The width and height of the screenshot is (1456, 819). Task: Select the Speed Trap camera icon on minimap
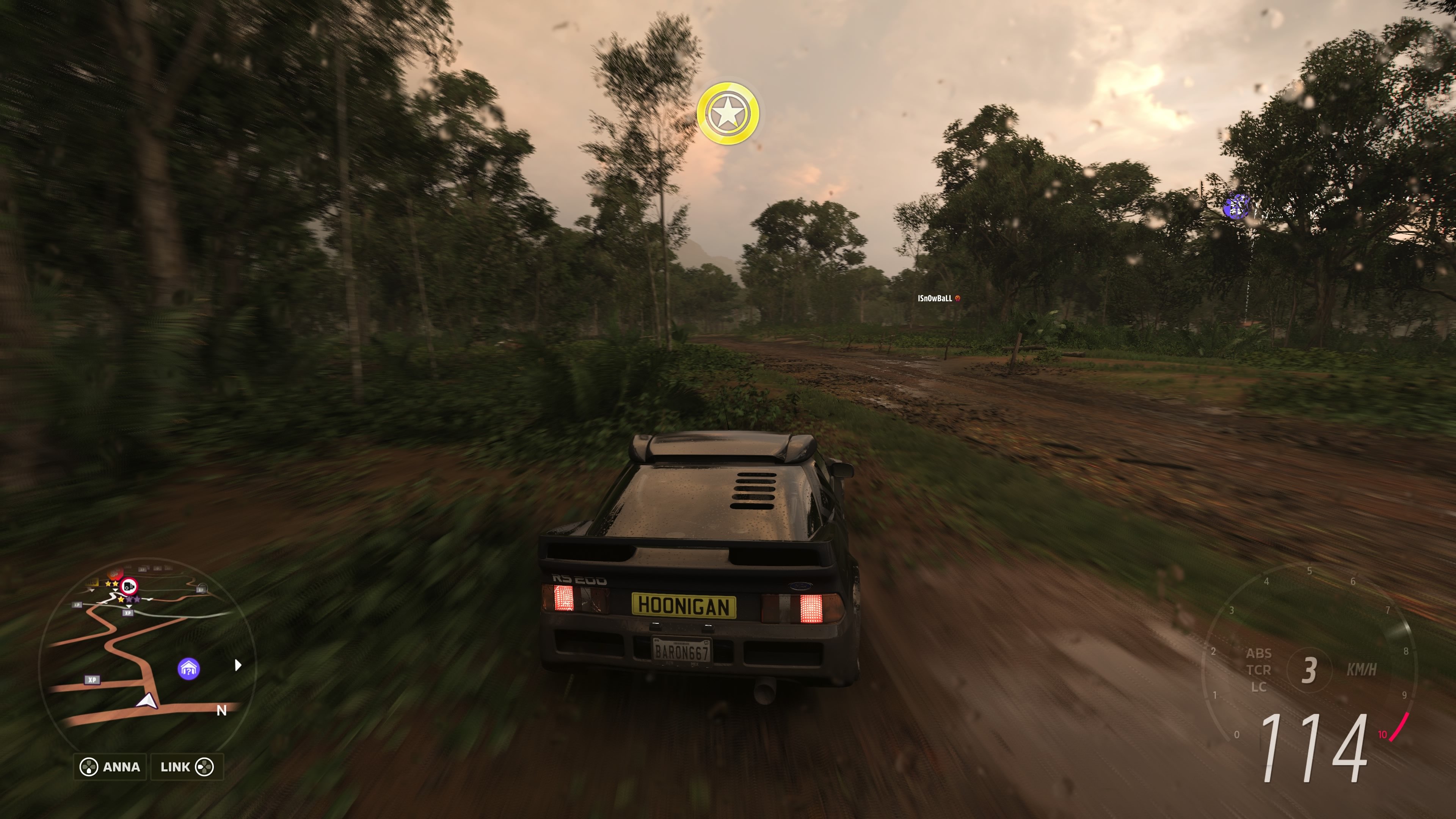coord(129,587)
